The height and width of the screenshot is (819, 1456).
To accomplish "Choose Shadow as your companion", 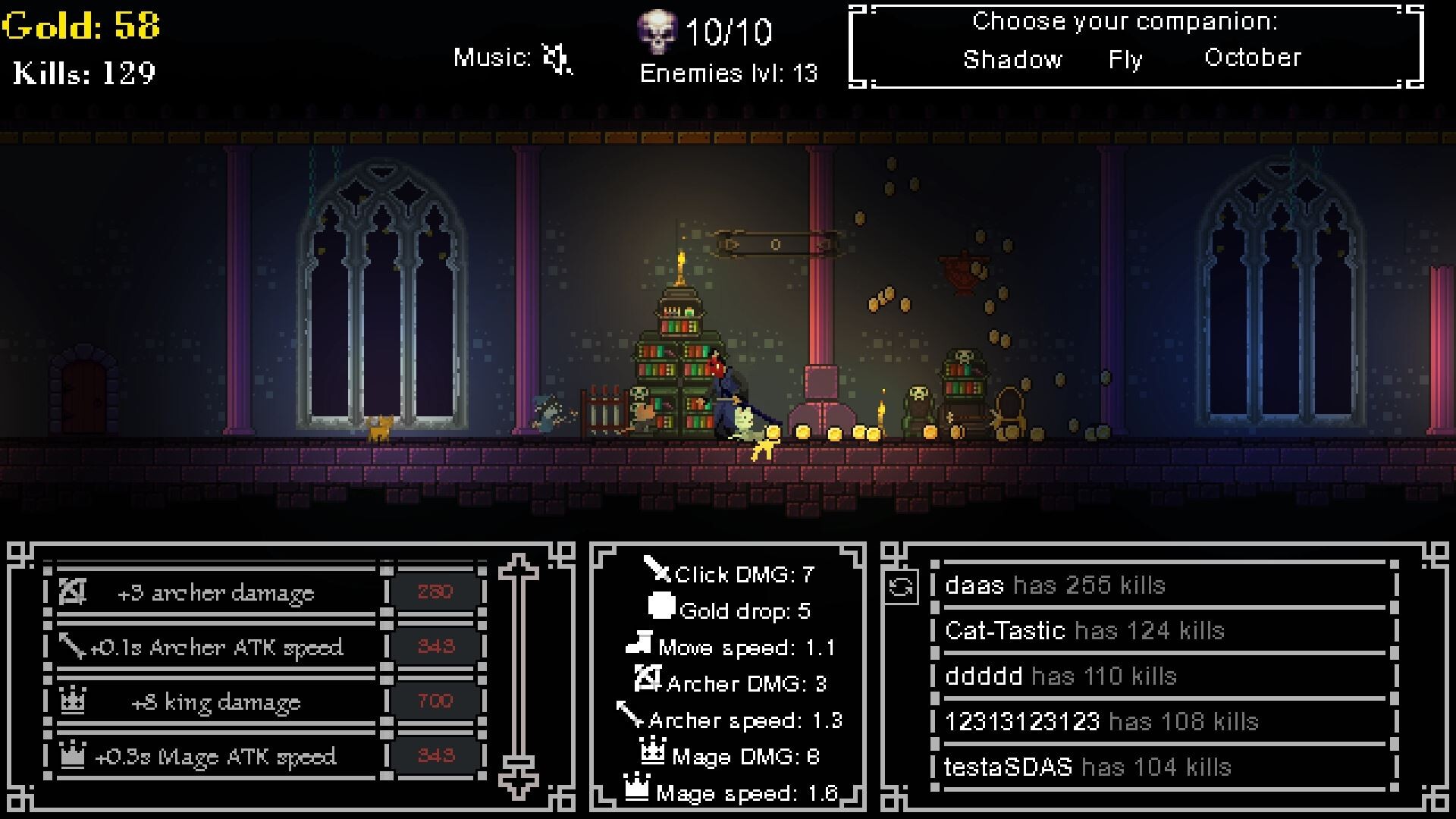I will click(x=1013, y=59).
